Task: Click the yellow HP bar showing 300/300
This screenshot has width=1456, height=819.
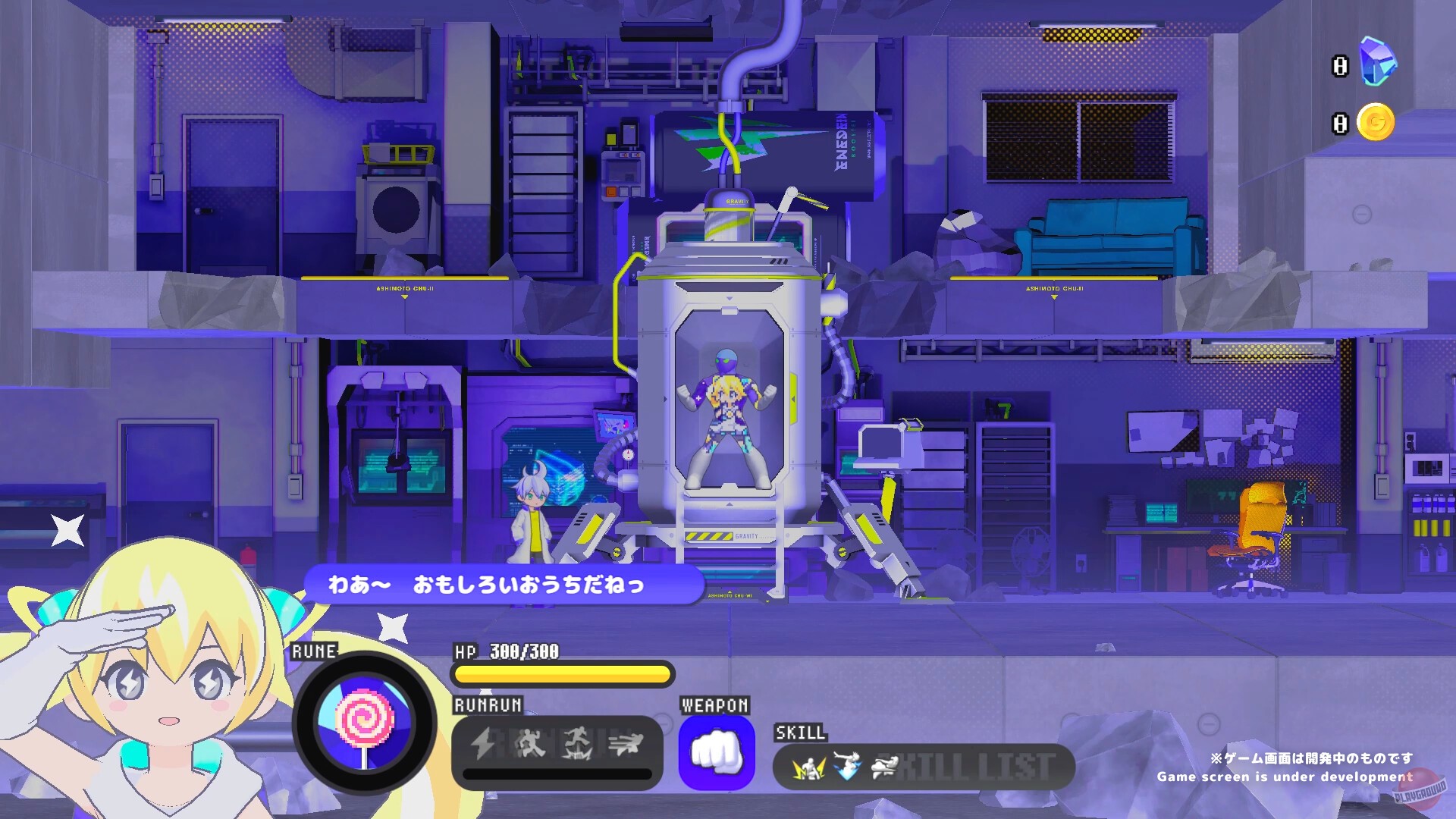Action: 561,673
